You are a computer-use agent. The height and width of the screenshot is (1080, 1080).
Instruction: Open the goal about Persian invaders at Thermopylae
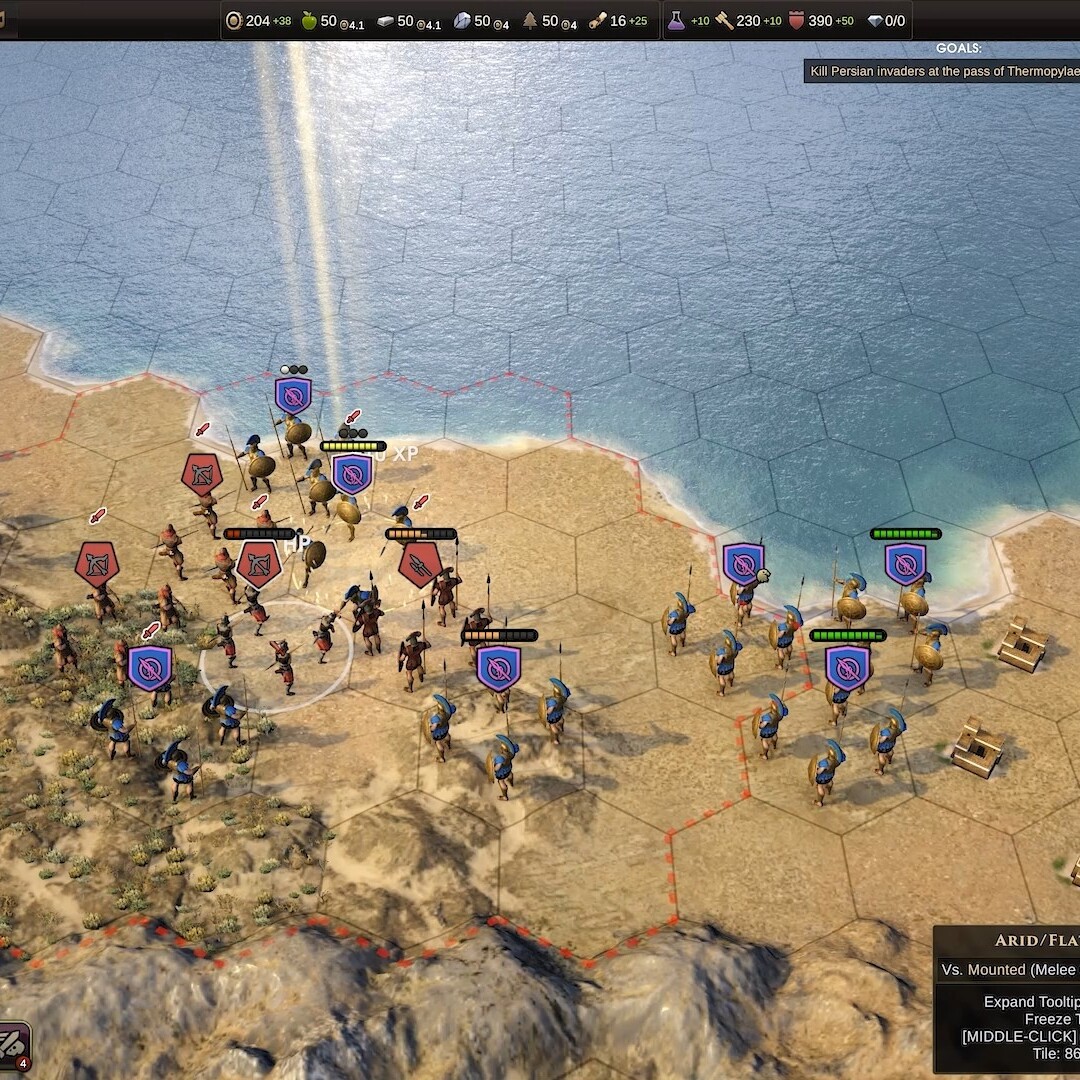pos(942,71)
